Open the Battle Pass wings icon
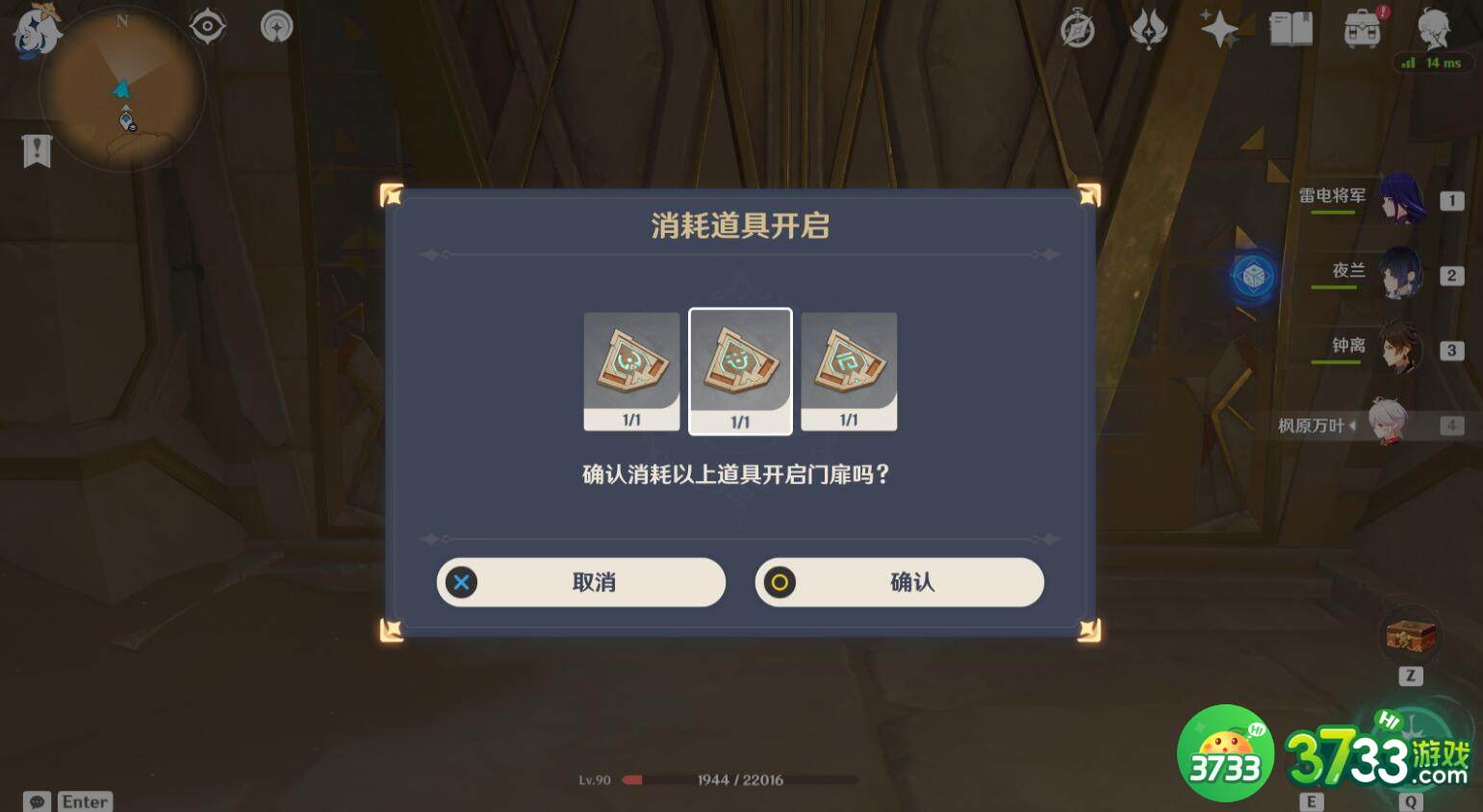This screenshot has height=812, width=1483. click(1147, 29)
